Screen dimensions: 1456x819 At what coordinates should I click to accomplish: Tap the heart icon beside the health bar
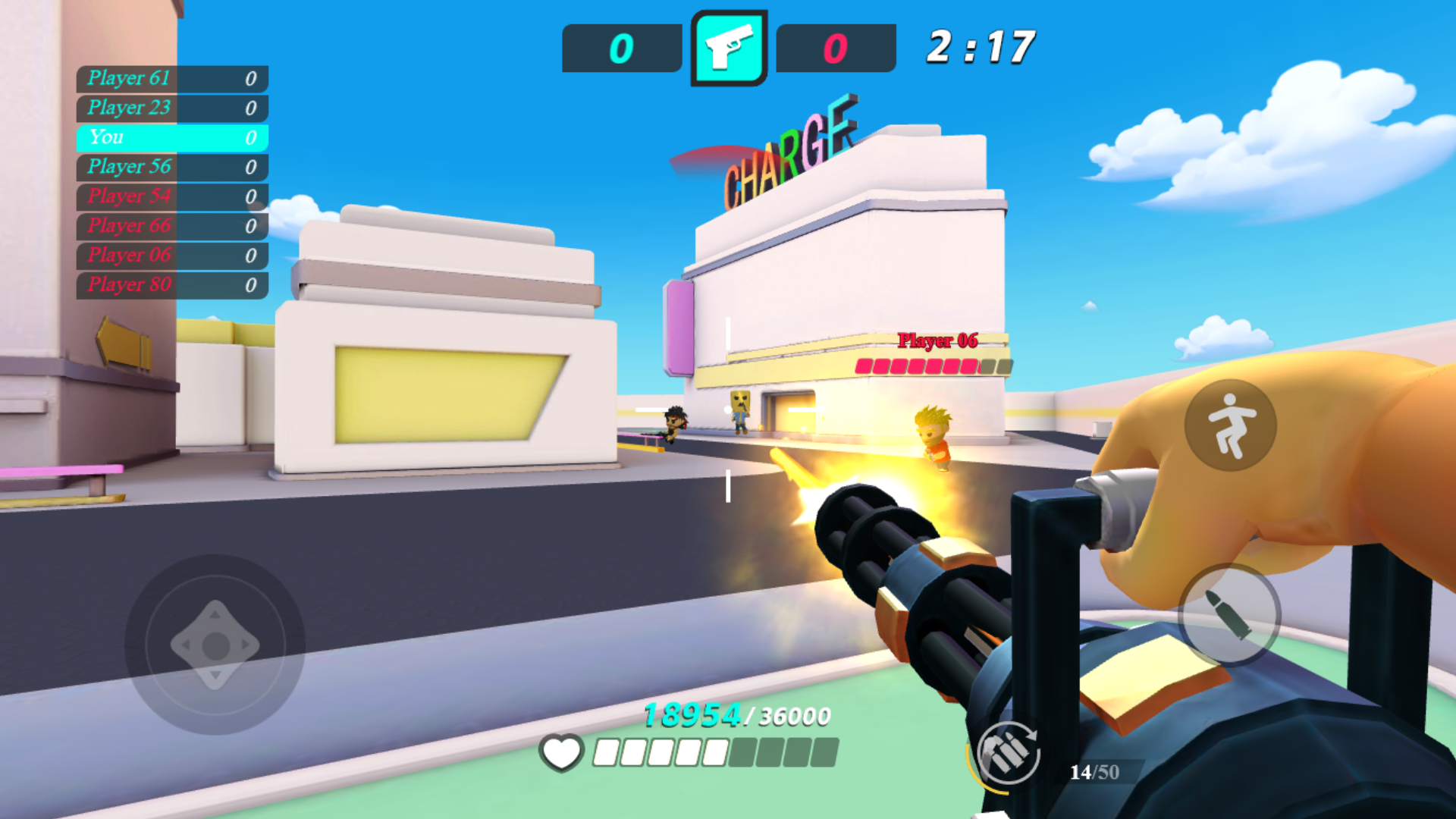click(560, 754)
